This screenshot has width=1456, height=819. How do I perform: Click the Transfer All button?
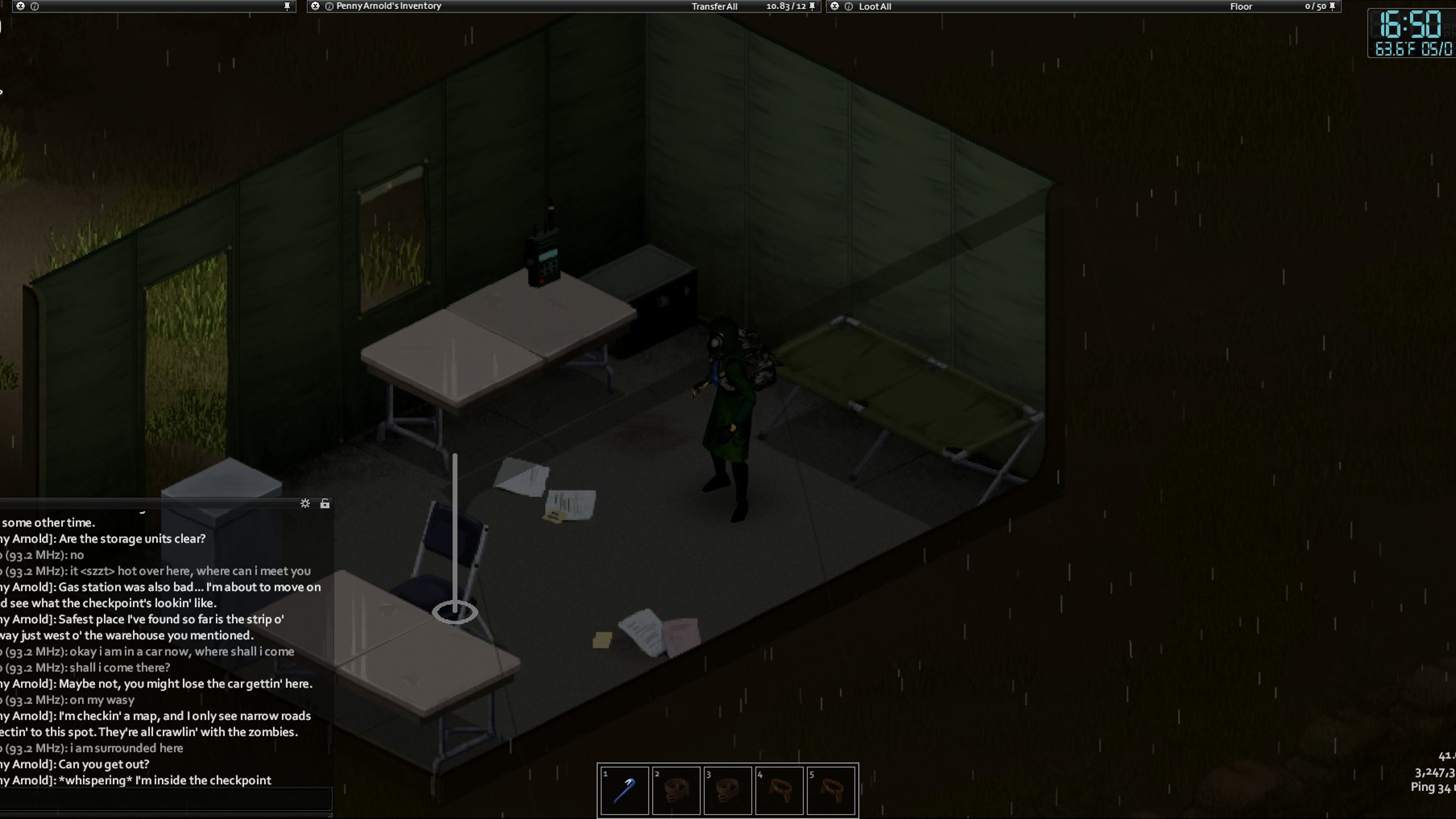click(714, 7)
